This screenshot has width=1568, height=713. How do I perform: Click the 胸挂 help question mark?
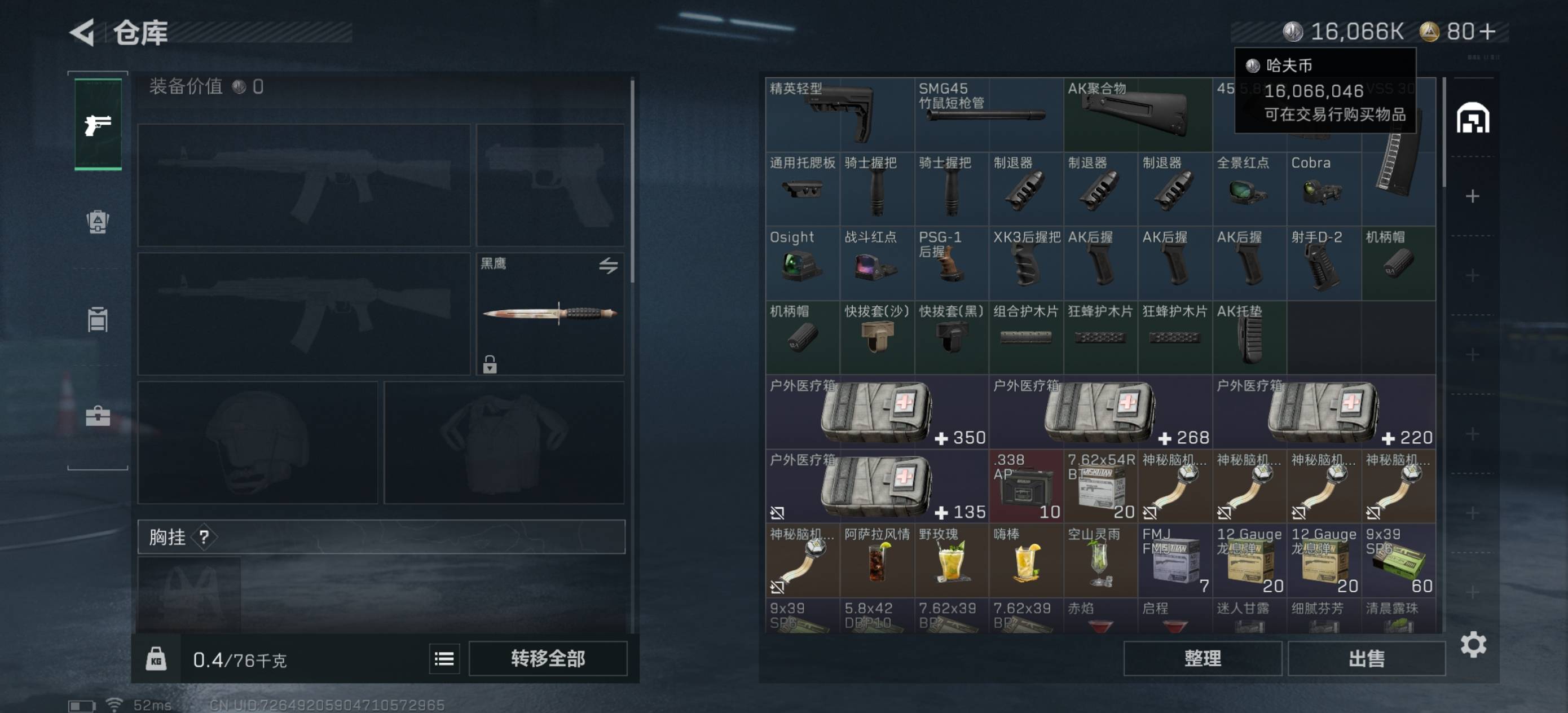click(204, 537)
